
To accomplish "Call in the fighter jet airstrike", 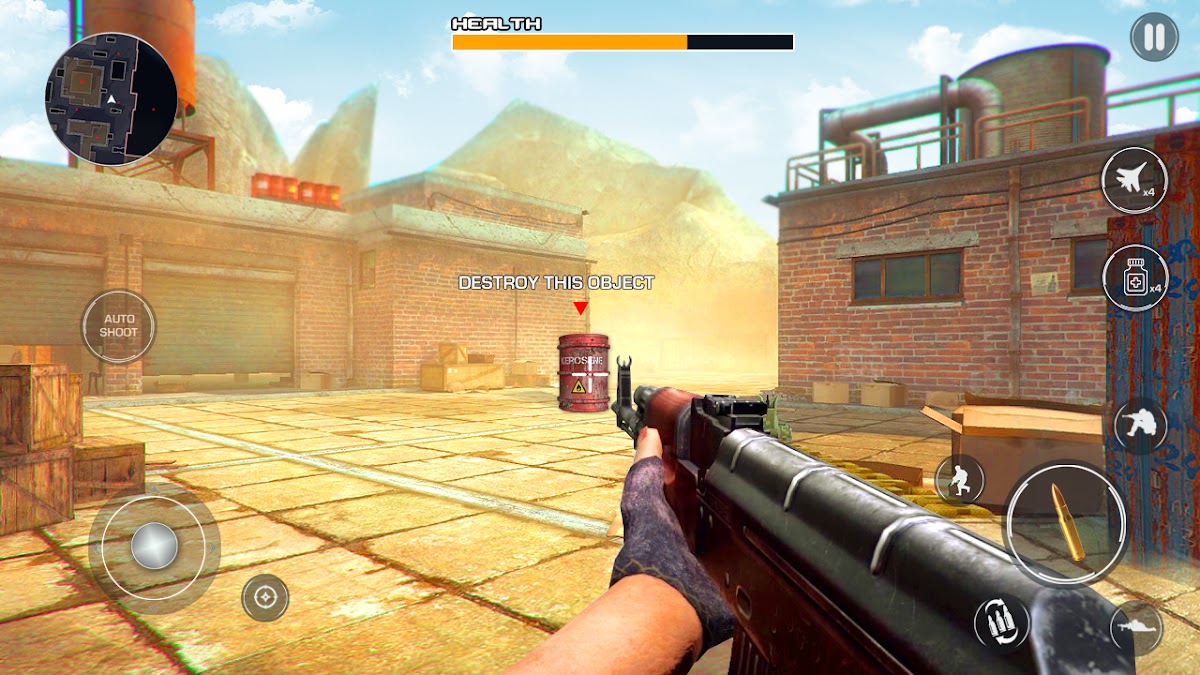I will [1134, 180].
